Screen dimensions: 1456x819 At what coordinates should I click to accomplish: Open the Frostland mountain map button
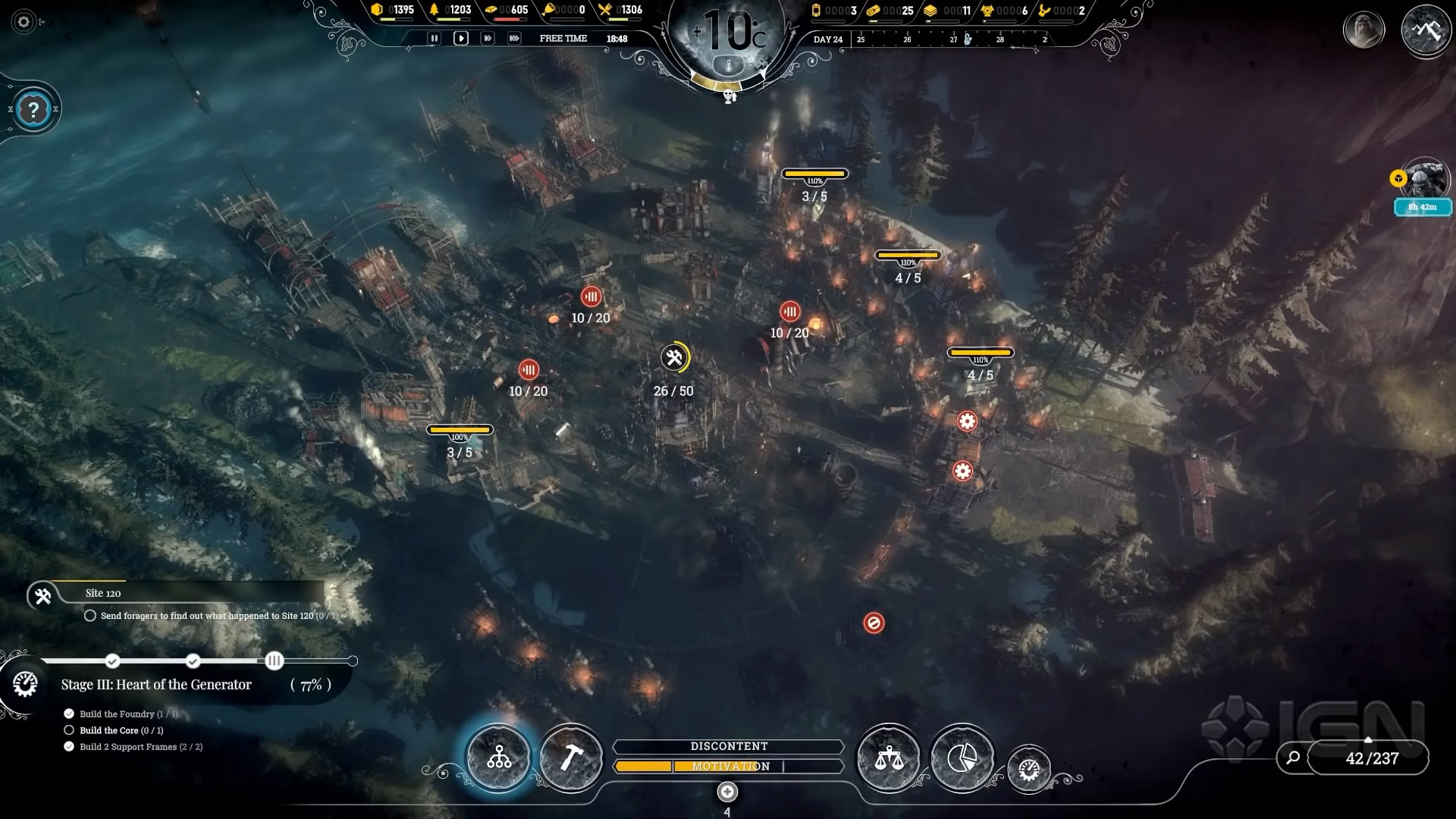pos(1425,30)
